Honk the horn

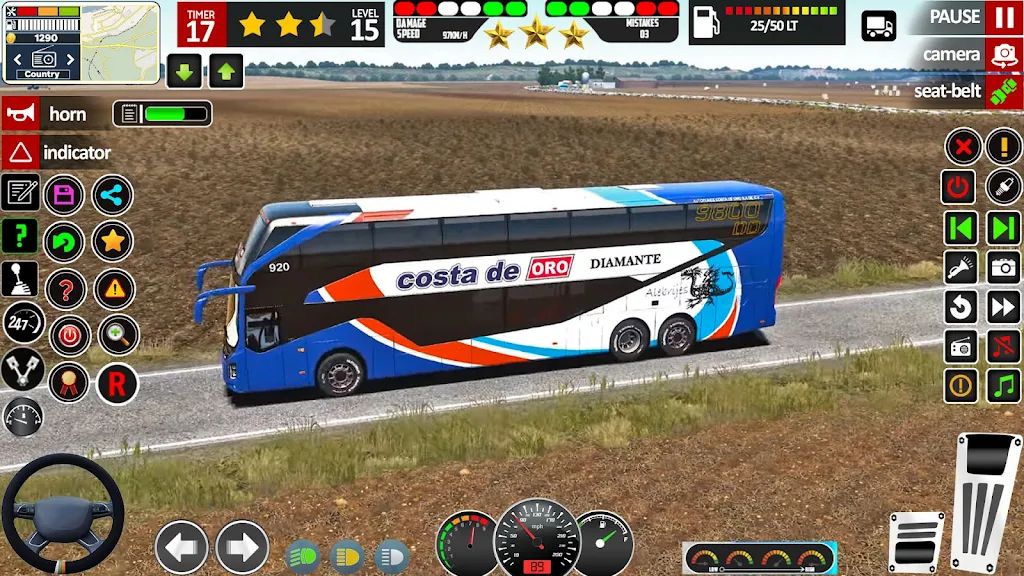[20, 114]
